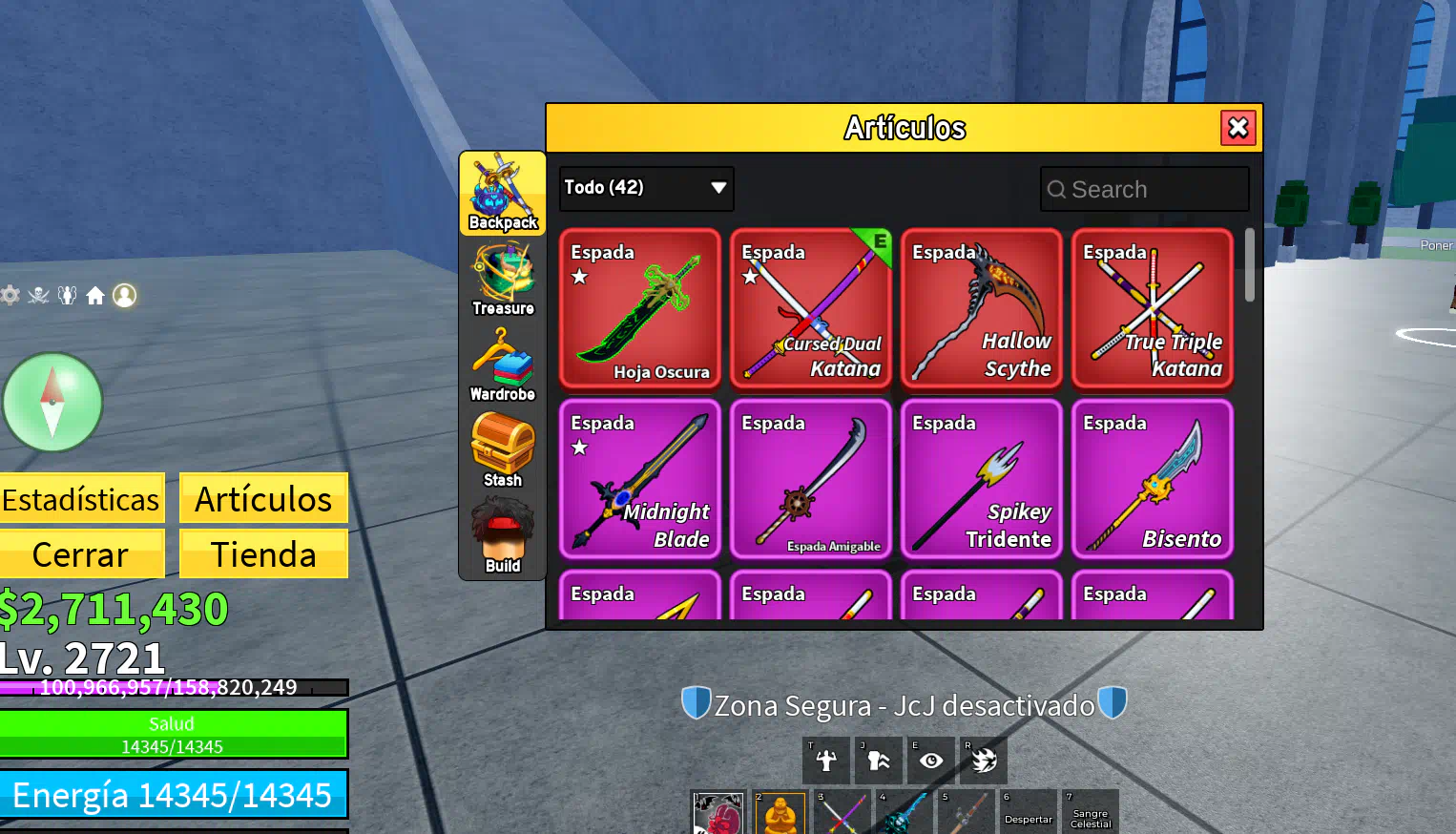Open the Treasure tab
The width and height of the screenshot is (1456, 834).
503,279
